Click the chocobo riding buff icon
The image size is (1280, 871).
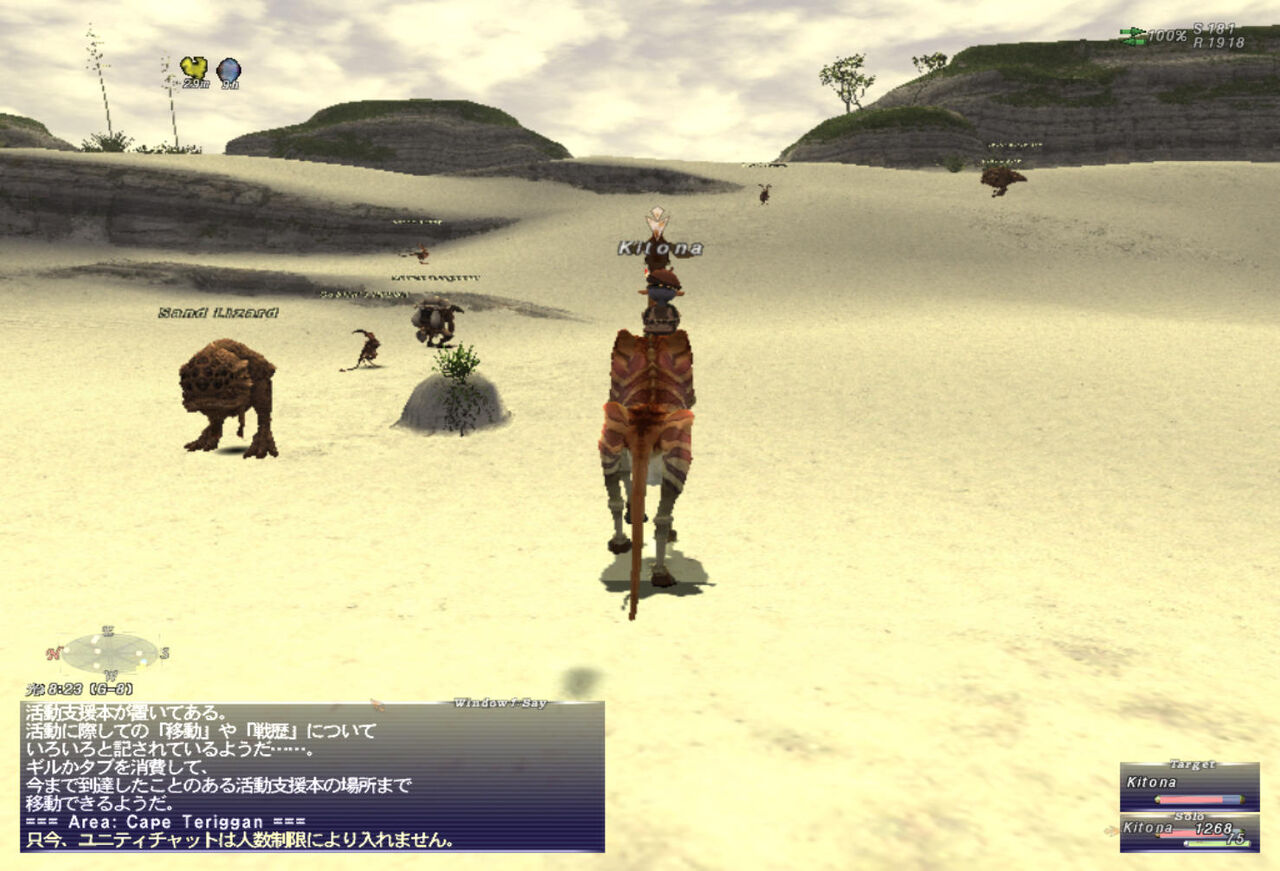coord(194,67)
